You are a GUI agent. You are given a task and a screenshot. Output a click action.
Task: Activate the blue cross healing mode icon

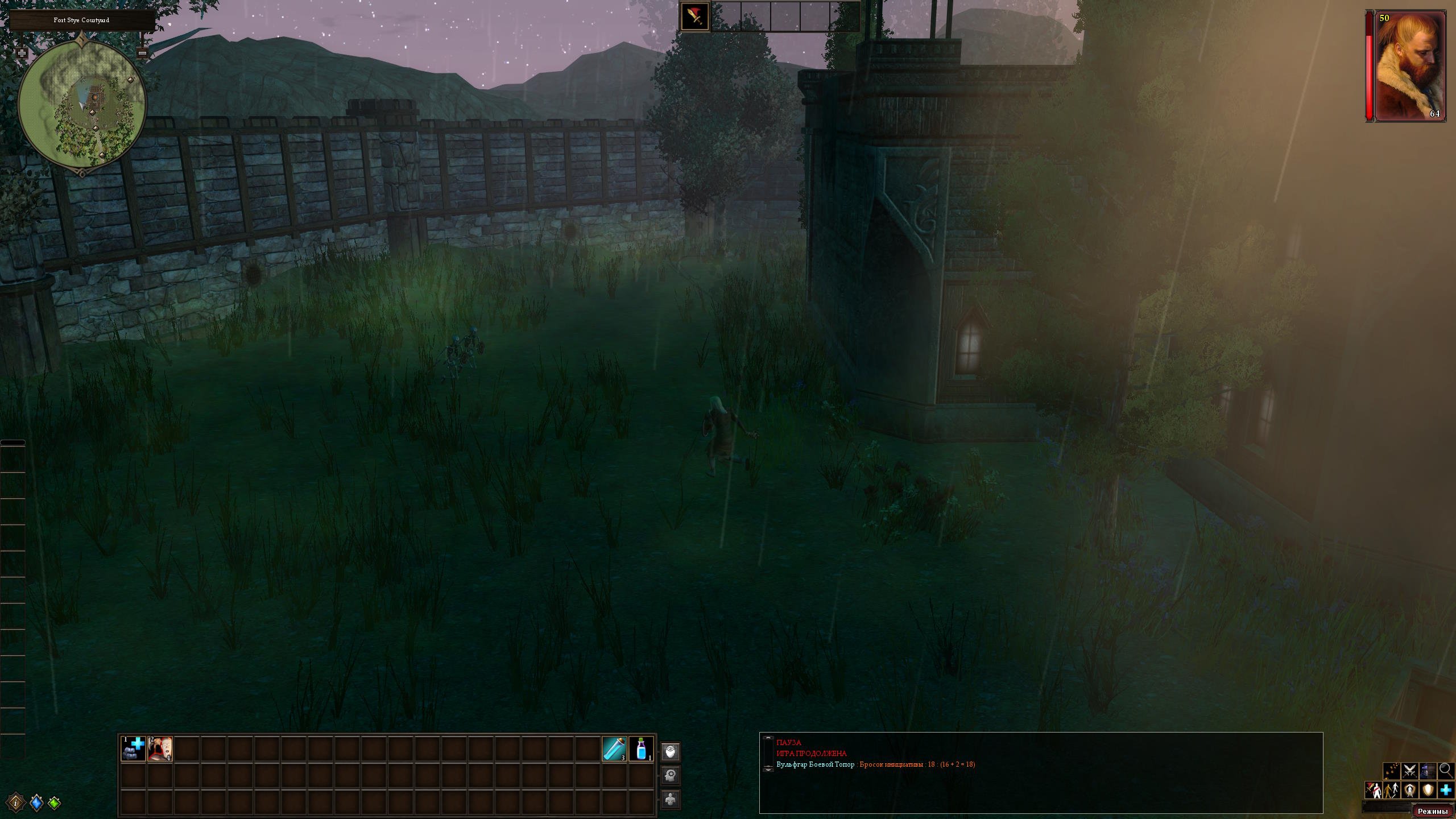tap(1446, 790)
